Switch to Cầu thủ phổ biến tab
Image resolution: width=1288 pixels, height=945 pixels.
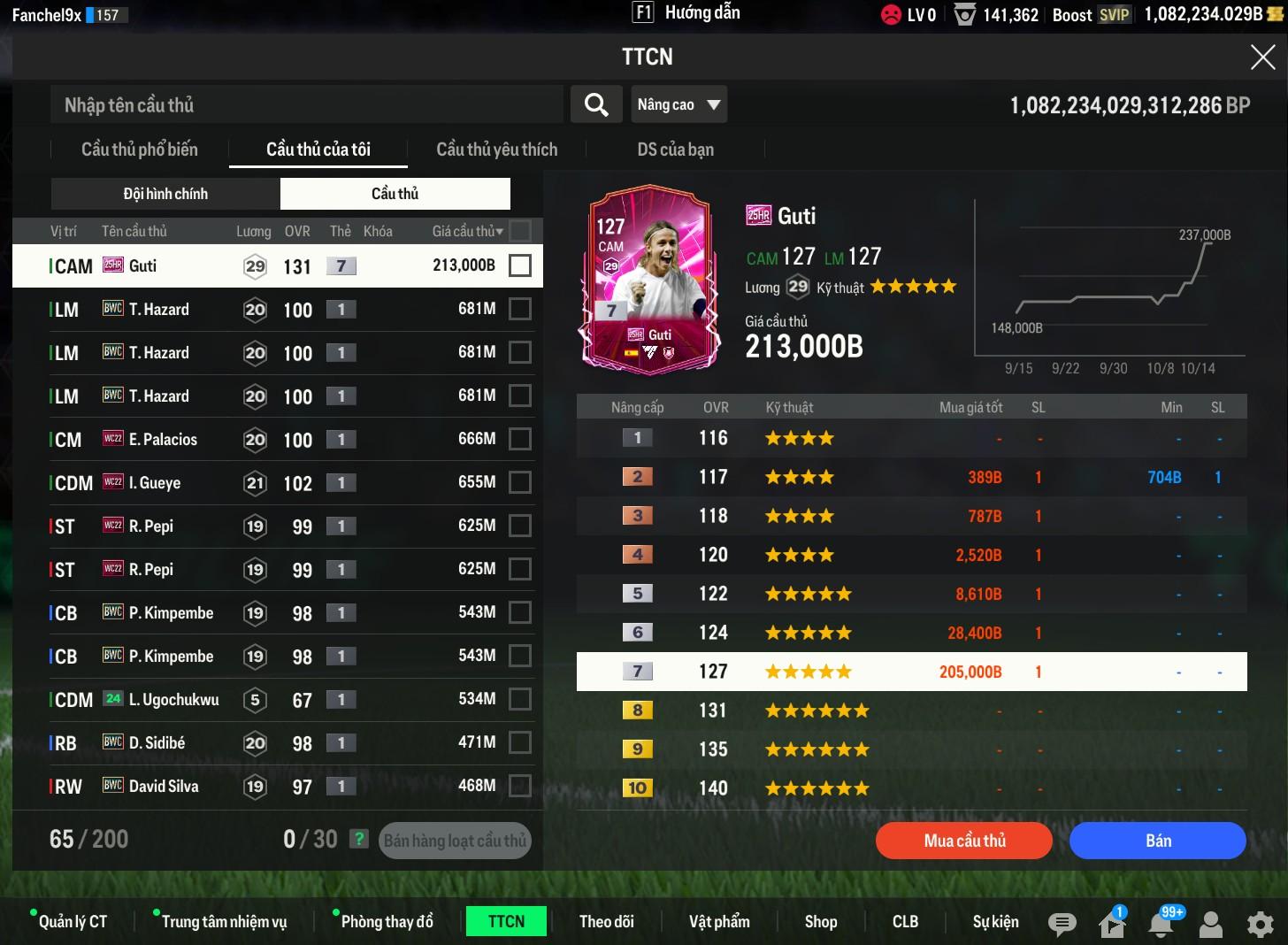(140, 150)
